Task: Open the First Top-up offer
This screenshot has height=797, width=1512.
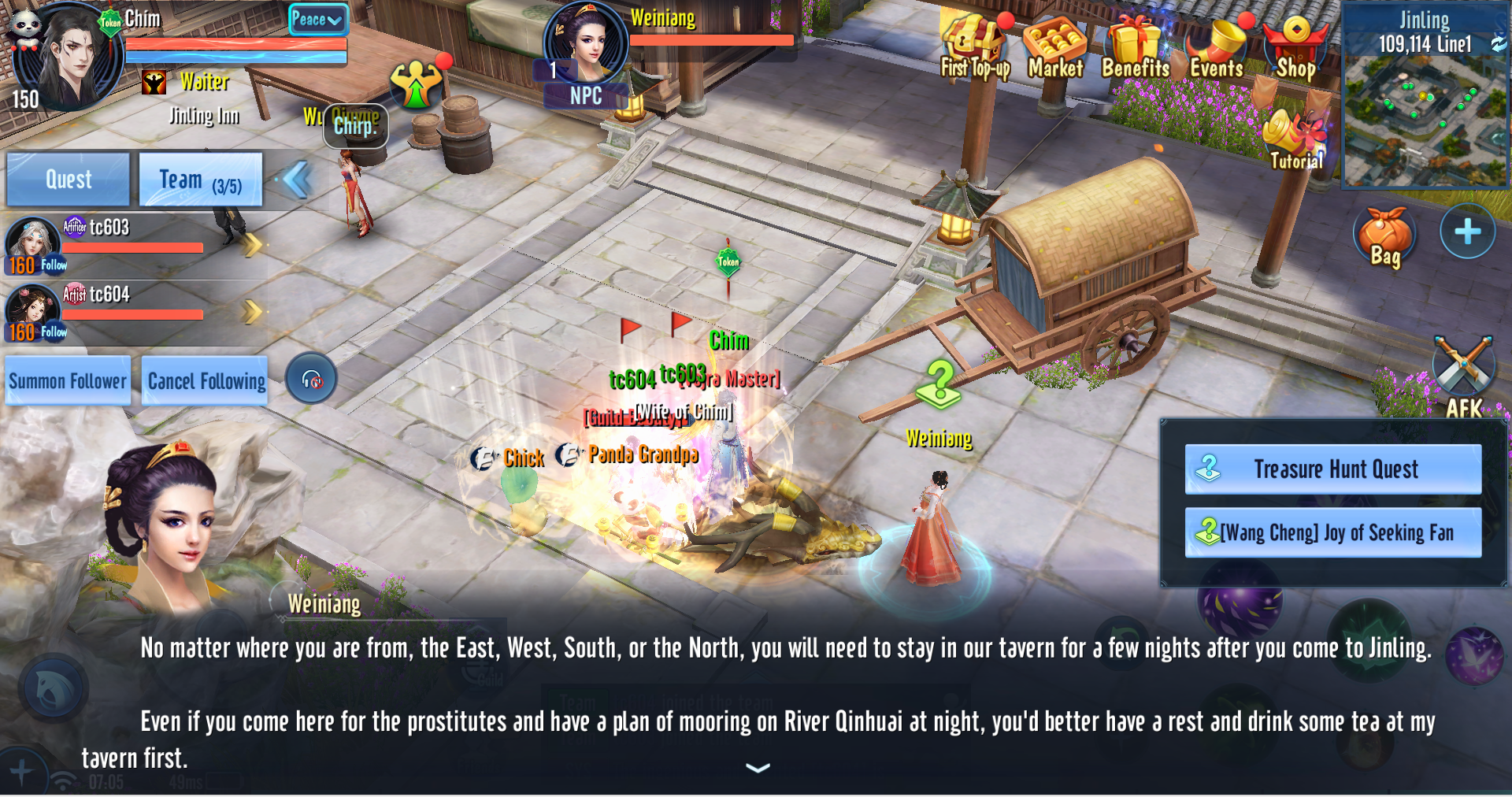Action: [975, 49]
